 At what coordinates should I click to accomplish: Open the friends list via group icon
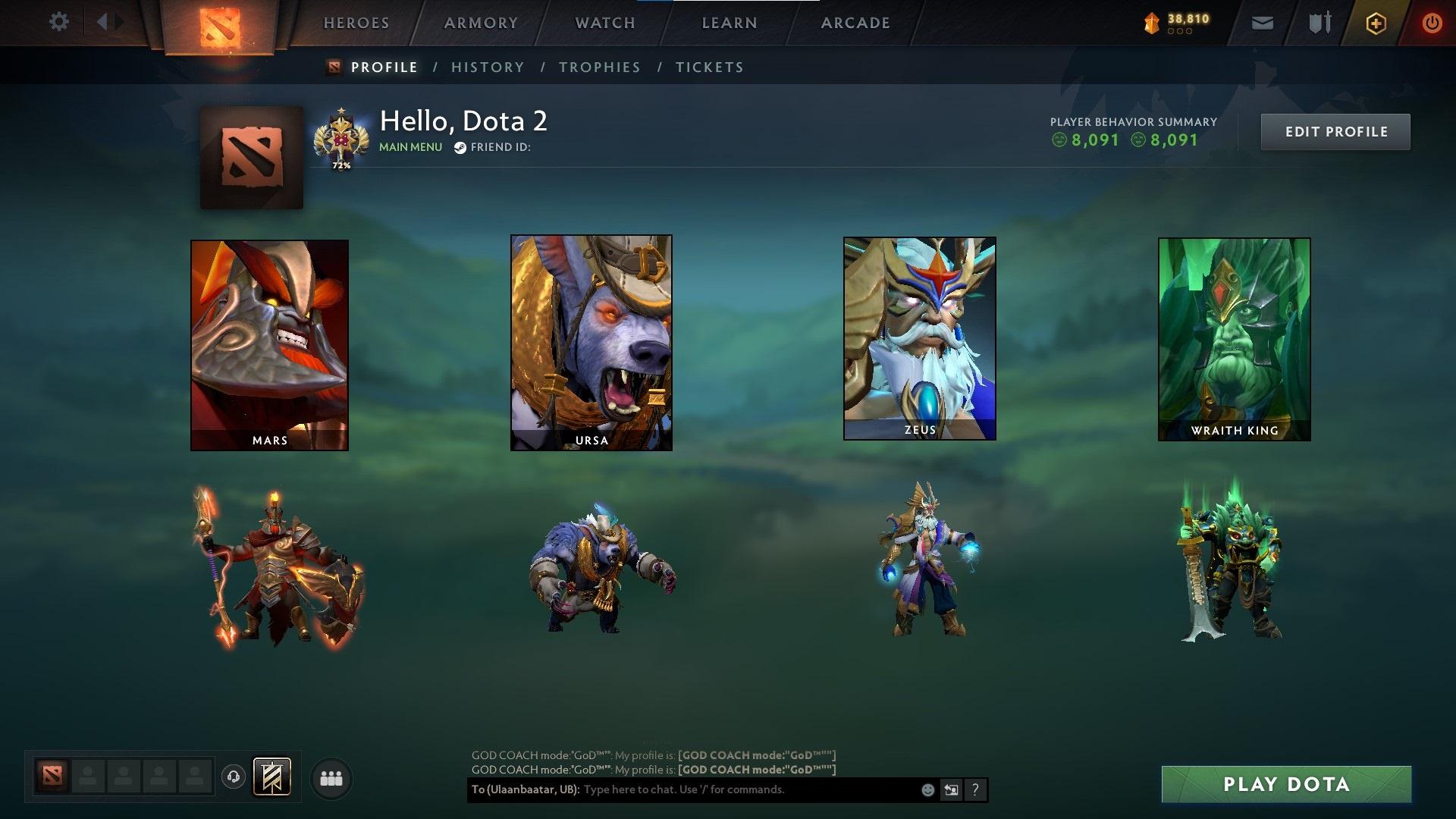click(331, 777)
